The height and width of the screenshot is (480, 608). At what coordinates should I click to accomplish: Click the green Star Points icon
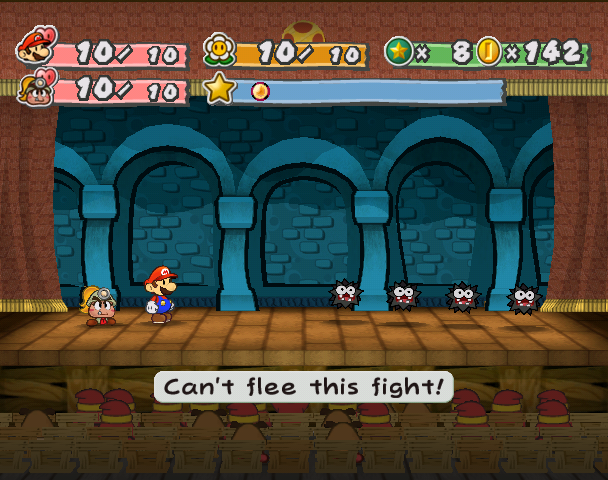point(399,50)
